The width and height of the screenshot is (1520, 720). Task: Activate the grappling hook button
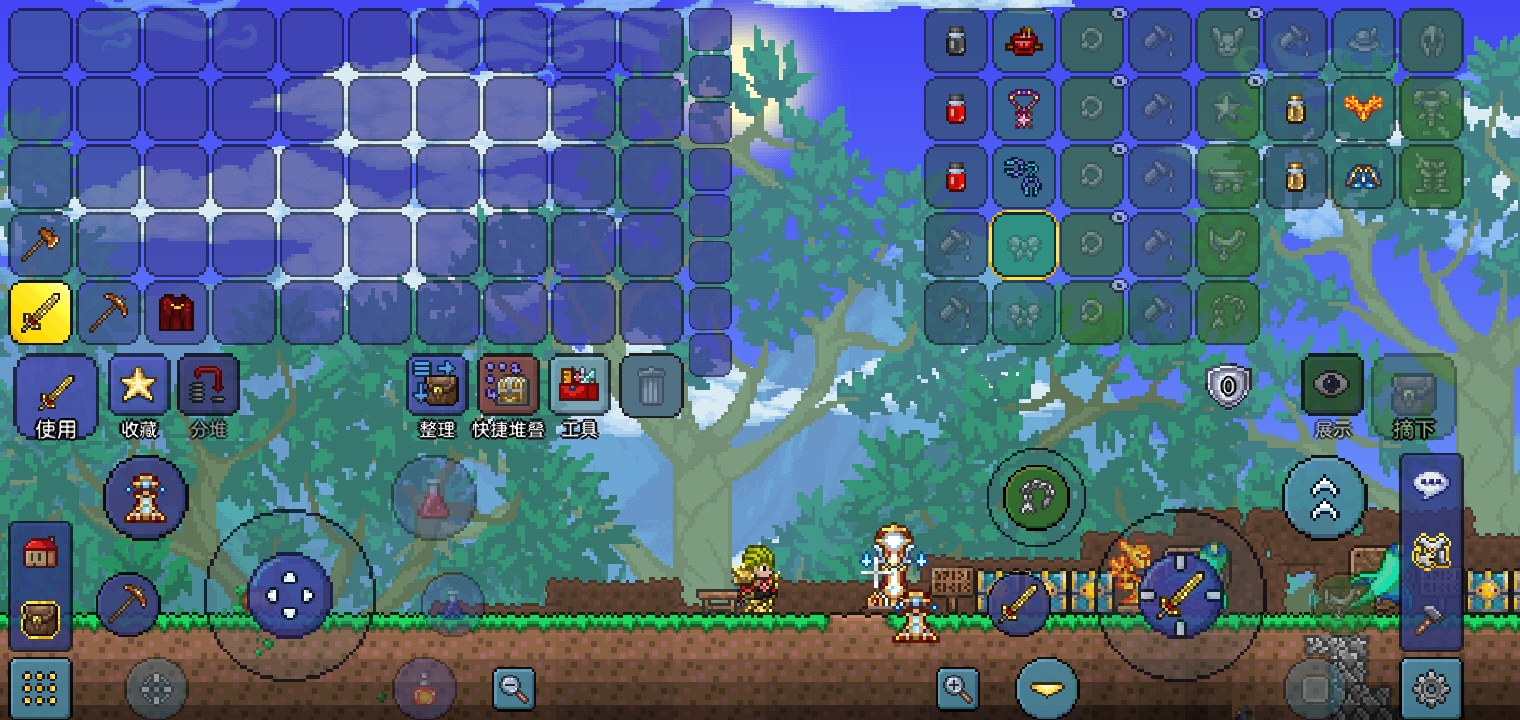click(1035, 497)
